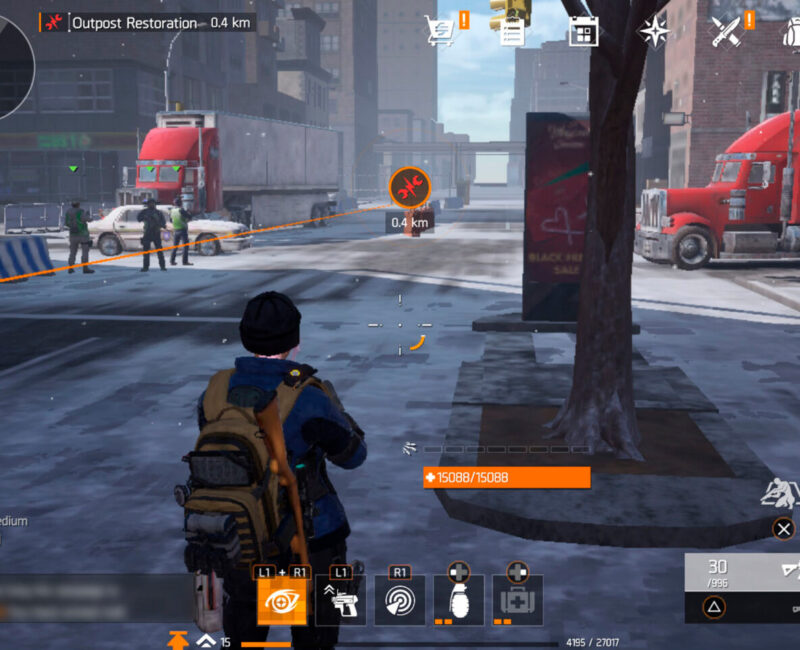Use the turret gun skill

click(x=340, y=600)
